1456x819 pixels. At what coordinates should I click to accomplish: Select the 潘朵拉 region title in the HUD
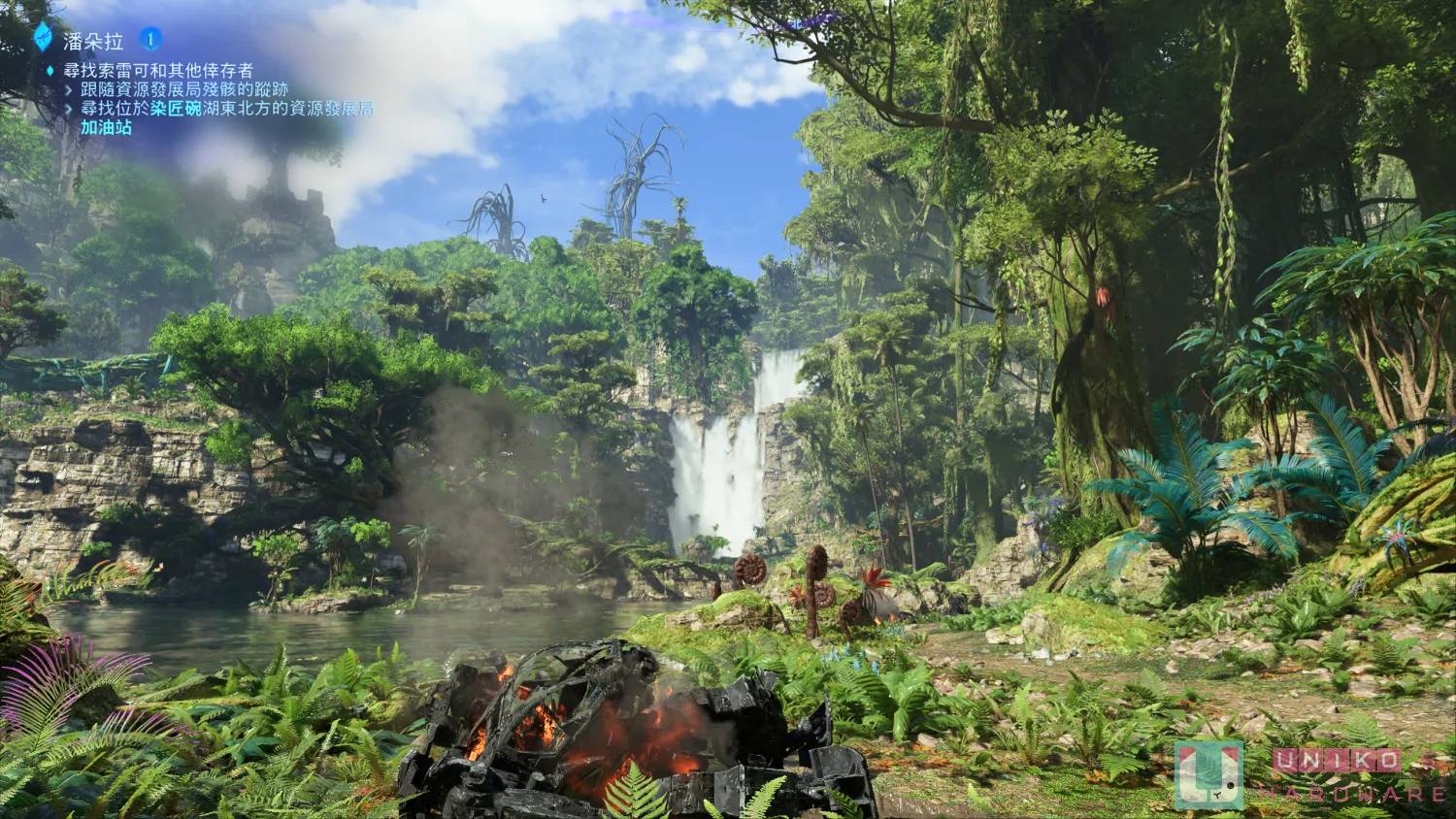(x=91, y=39)
